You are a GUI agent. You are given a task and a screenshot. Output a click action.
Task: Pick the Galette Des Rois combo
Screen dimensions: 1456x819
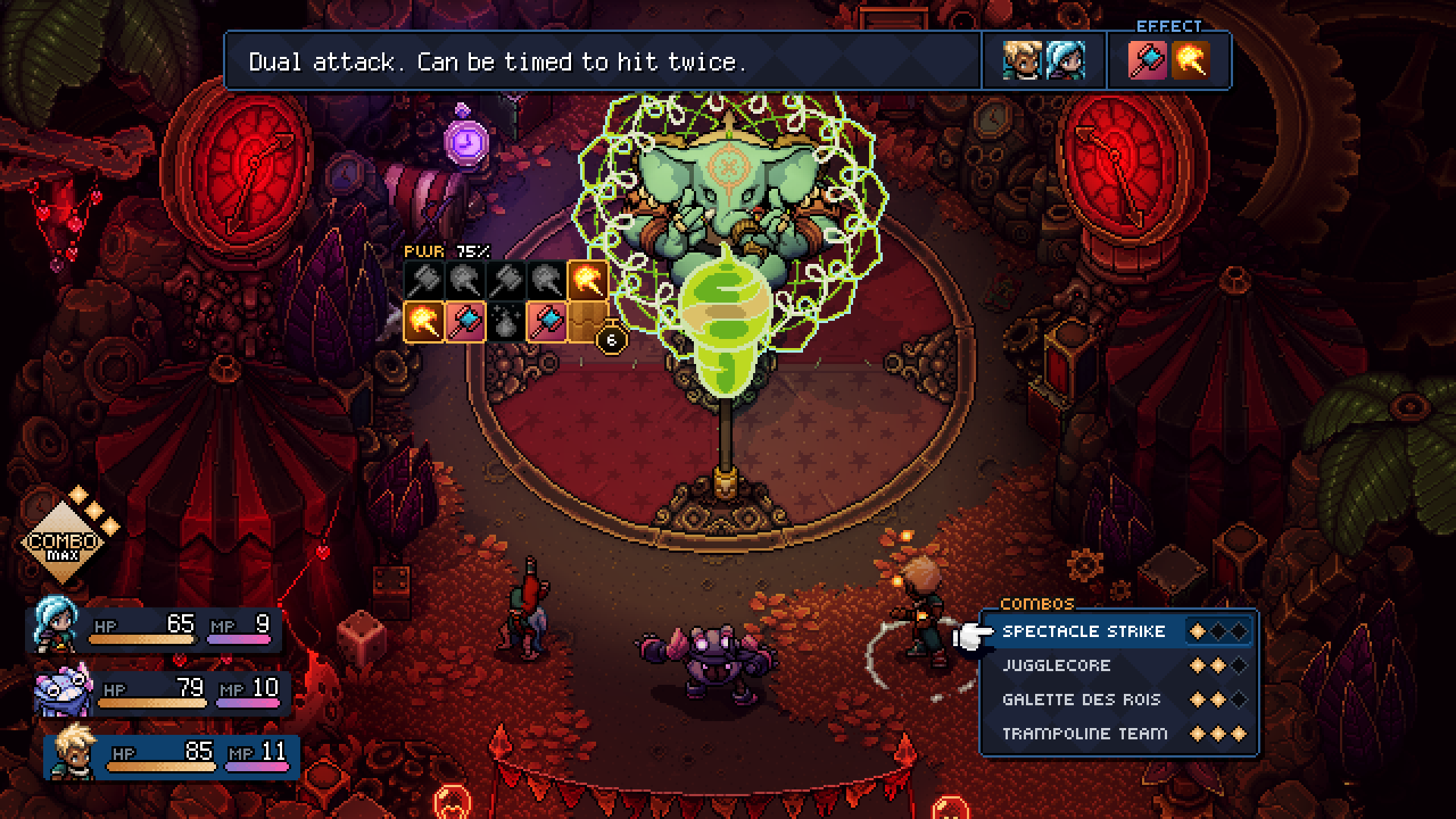(x=1081, y=700)
